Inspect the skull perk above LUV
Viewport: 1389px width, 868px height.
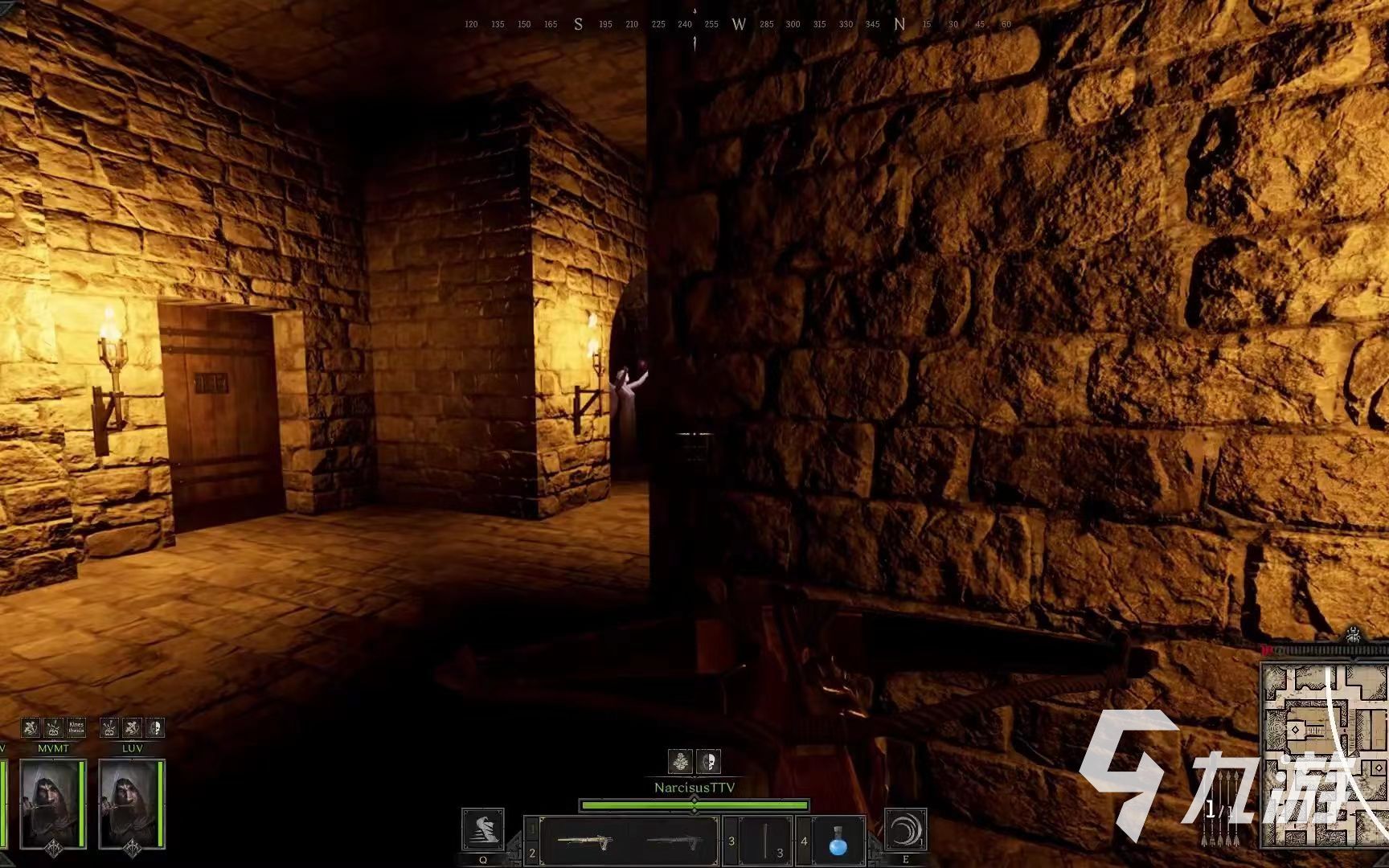(x=155, y=728)
